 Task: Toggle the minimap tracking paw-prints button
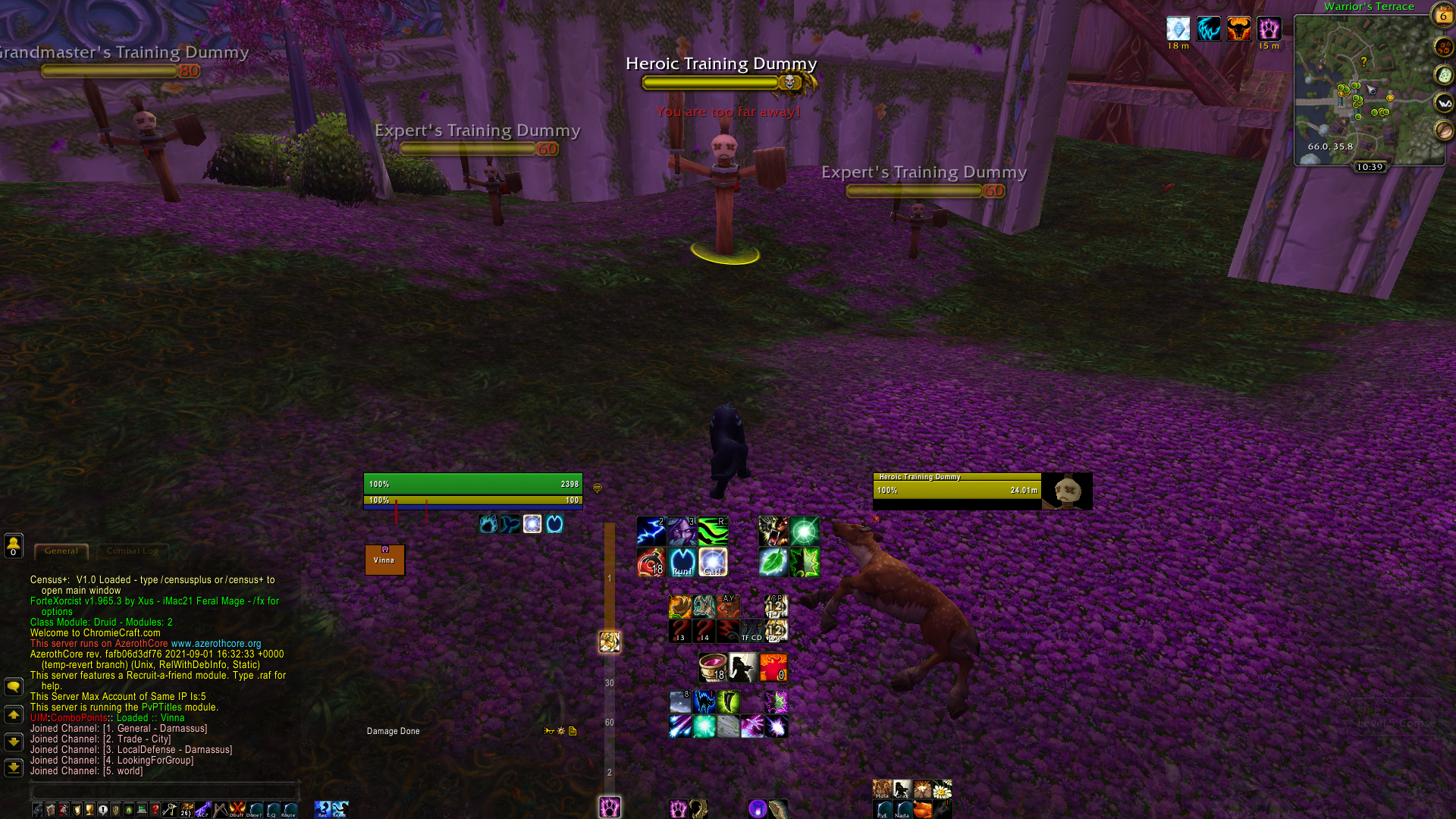point(1443,47)
